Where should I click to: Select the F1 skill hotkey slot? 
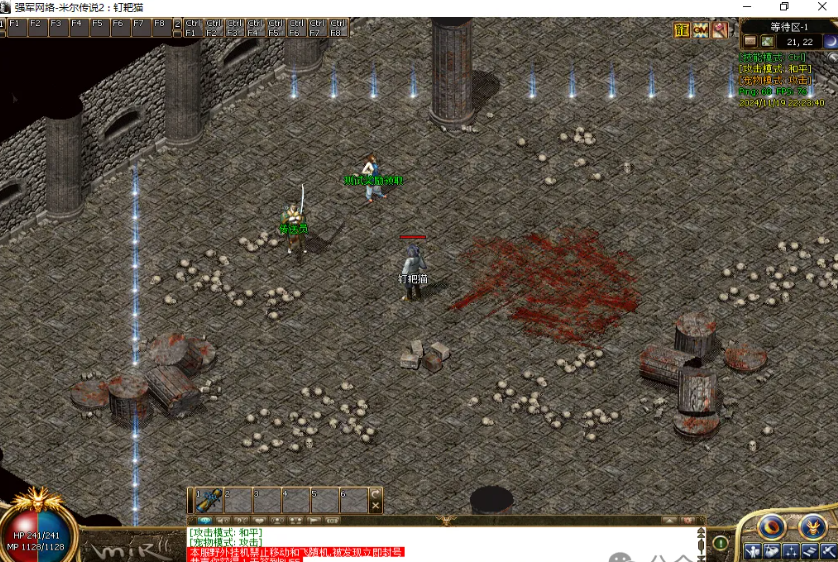(14, 27)
